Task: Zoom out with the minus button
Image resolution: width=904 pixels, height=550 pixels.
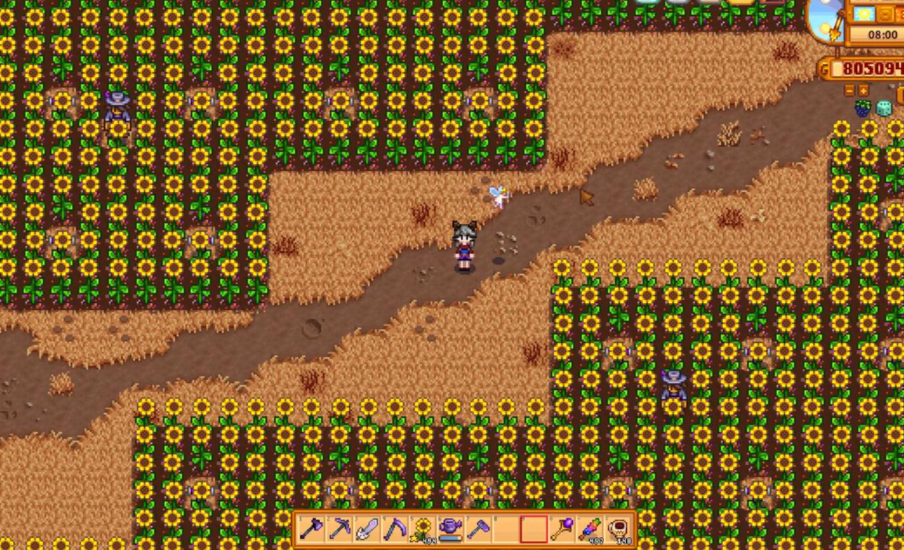Action: point(849,90)
